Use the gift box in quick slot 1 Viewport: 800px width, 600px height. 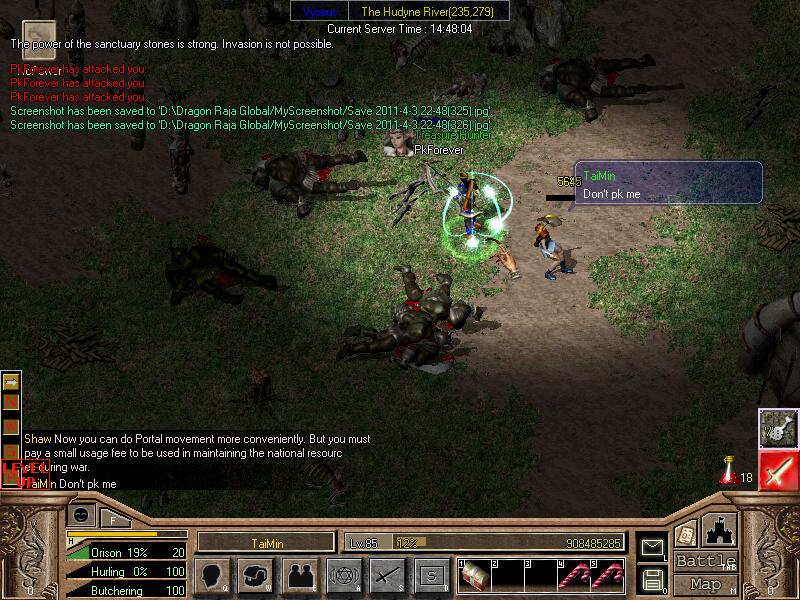click(x=475, y=576)
